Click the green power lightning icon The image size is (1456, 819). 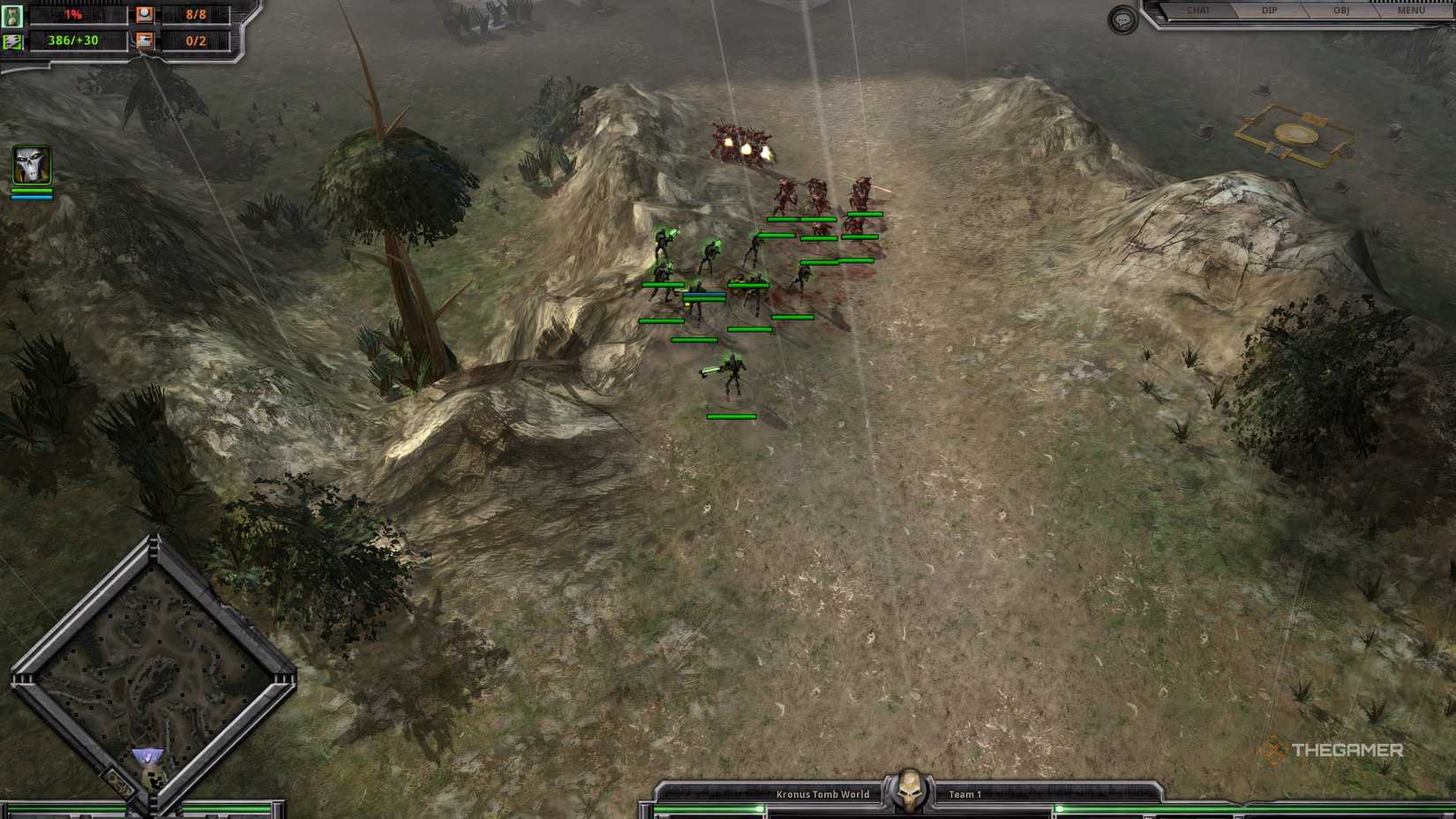(x=12, y=41)
